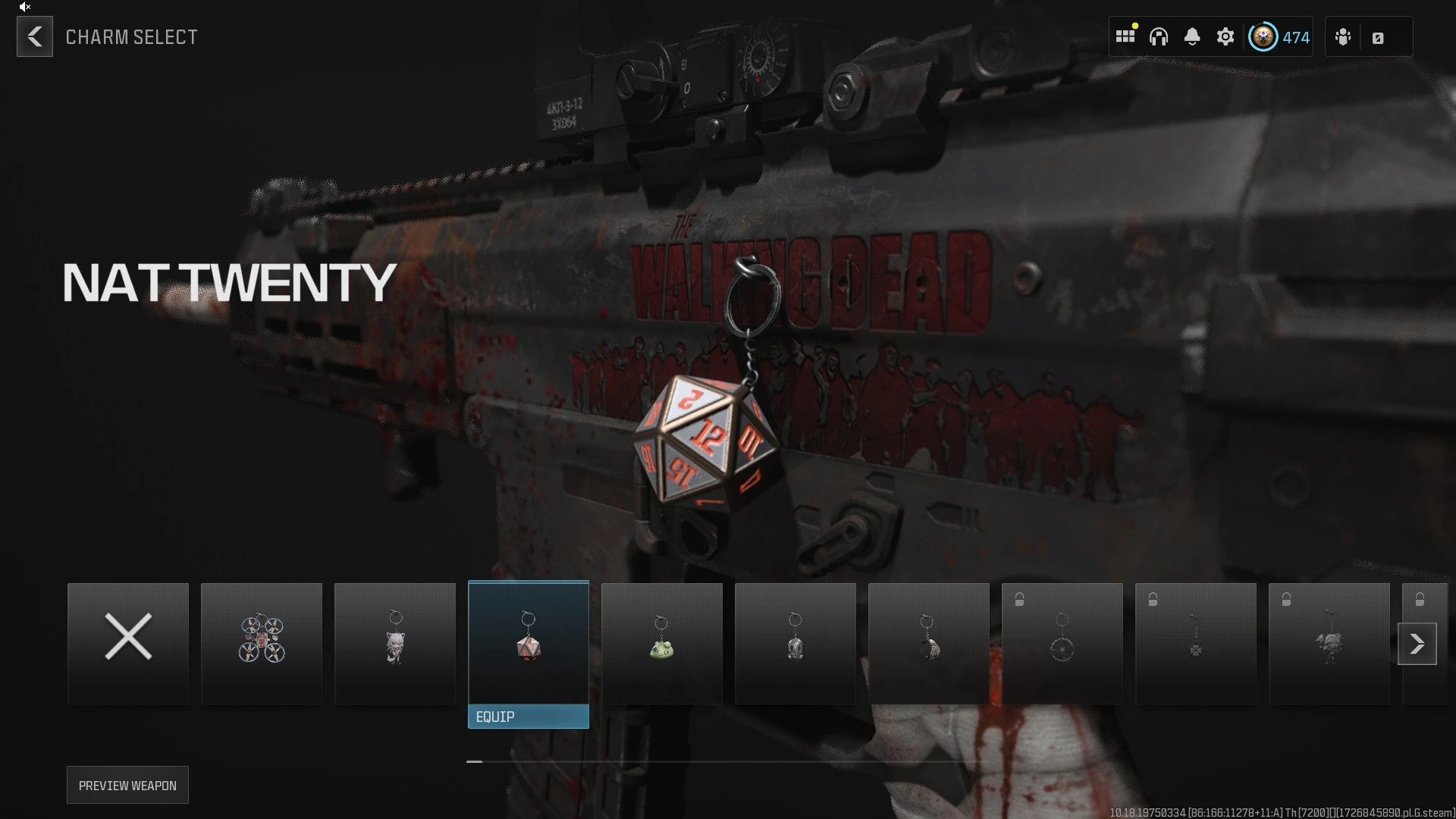Open the channels grid icon
The height and width of the screenshot is (819, 1456).
[x=1125, y=36]
